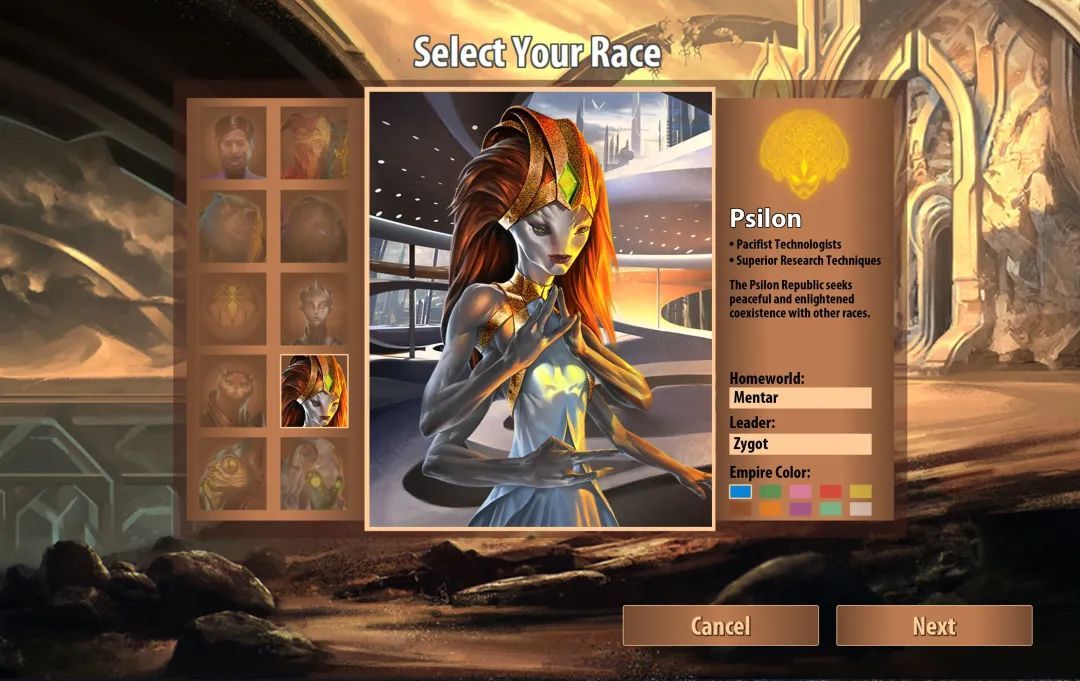1080x681 pixels.
Task: Set empire color to purple
Action: click(800, 508)
